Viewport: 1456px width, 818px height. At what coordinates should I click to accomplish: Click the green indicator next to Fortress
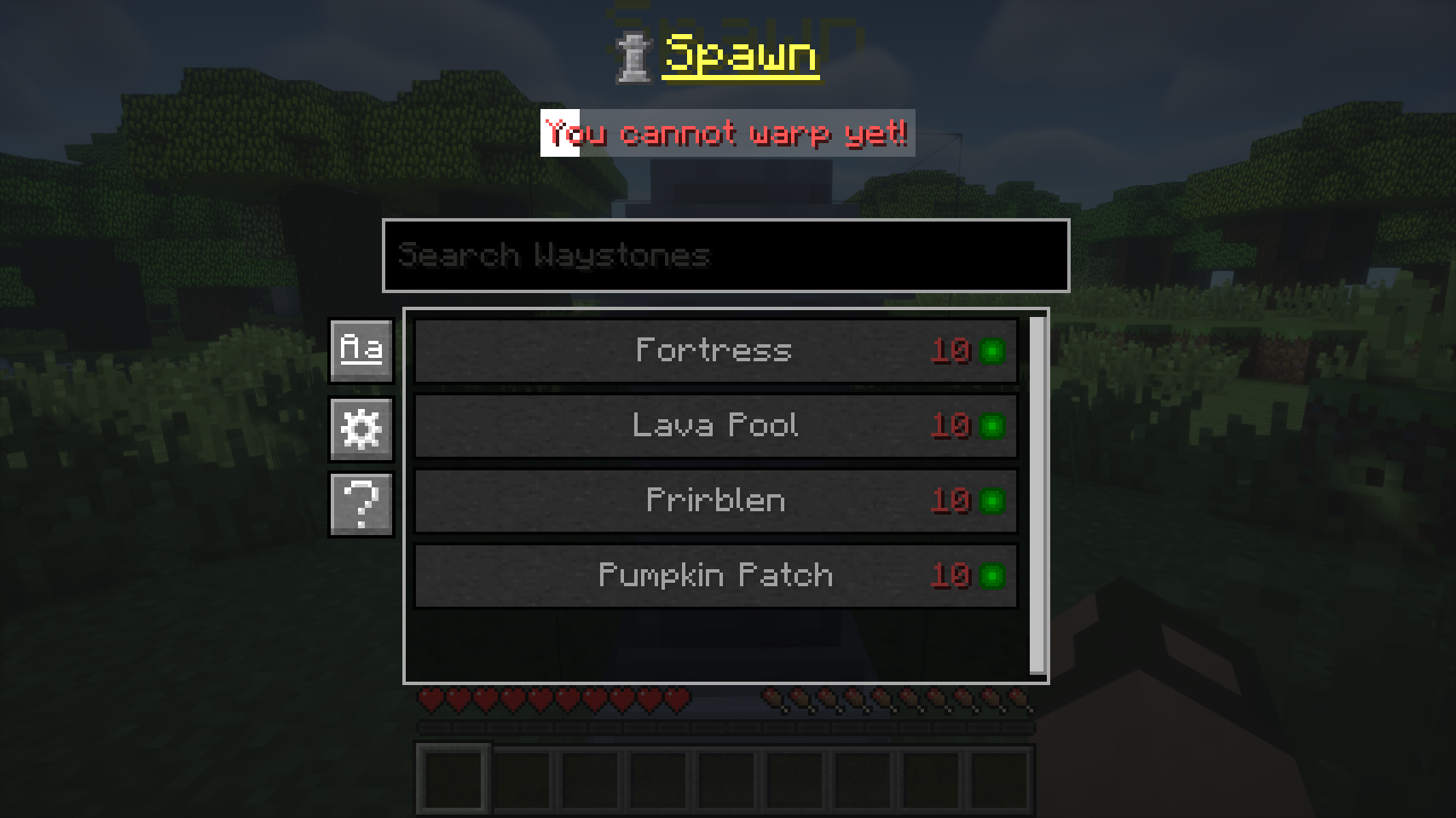click(994, 351)
